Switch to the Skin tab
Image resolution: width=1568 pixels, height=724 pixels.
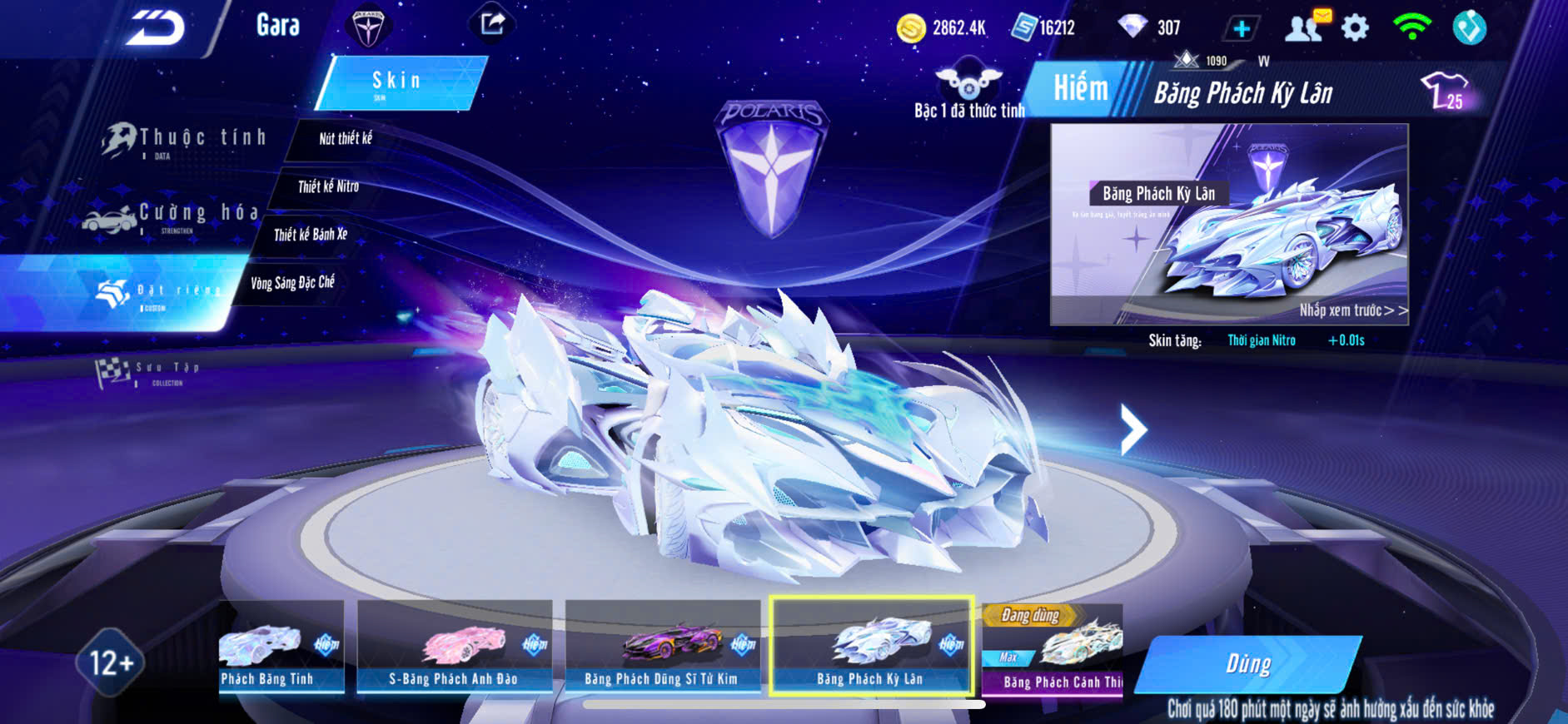tap(398, 82)
